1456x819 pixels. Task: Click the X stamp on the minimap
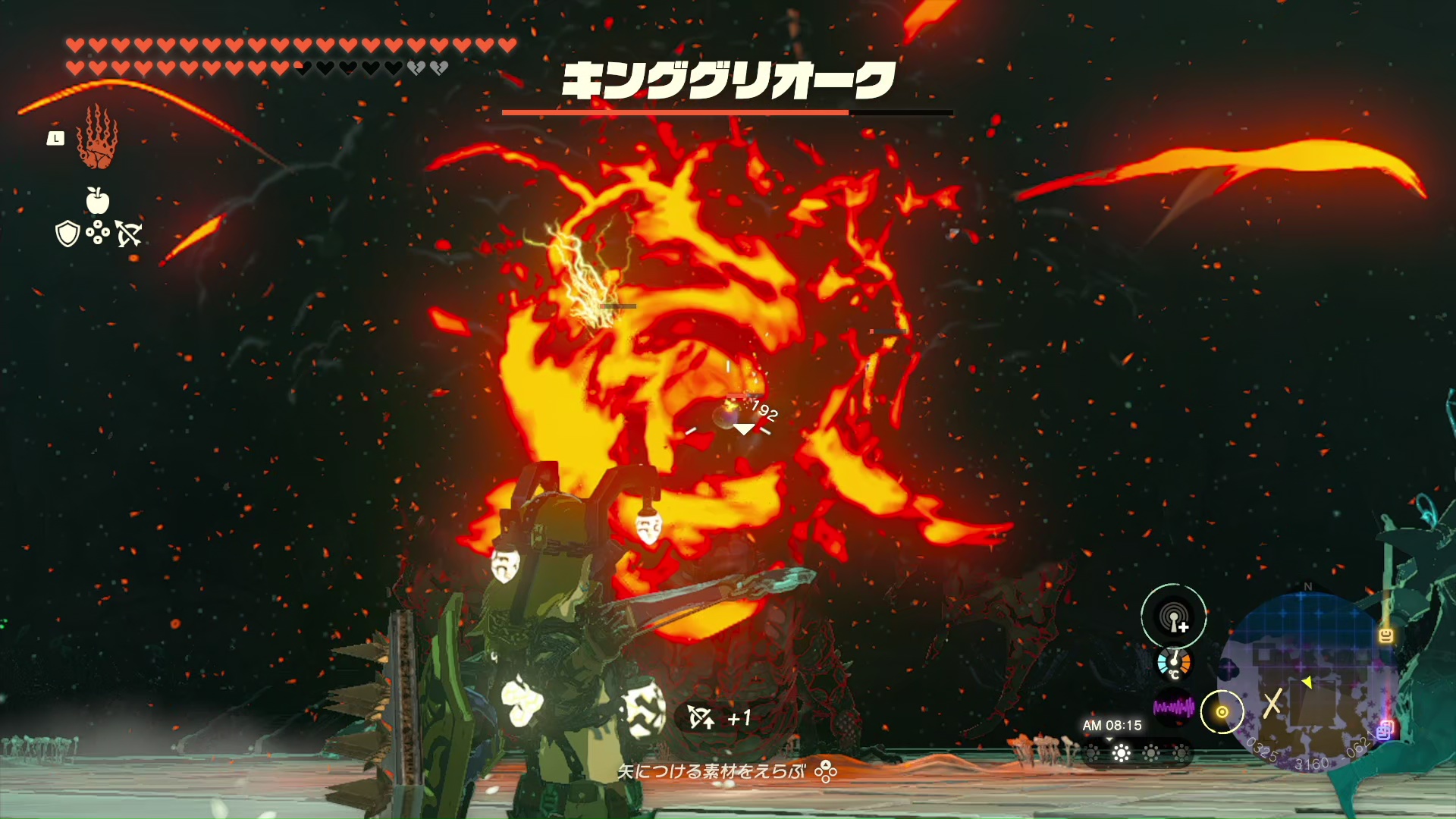(1272, 702)
